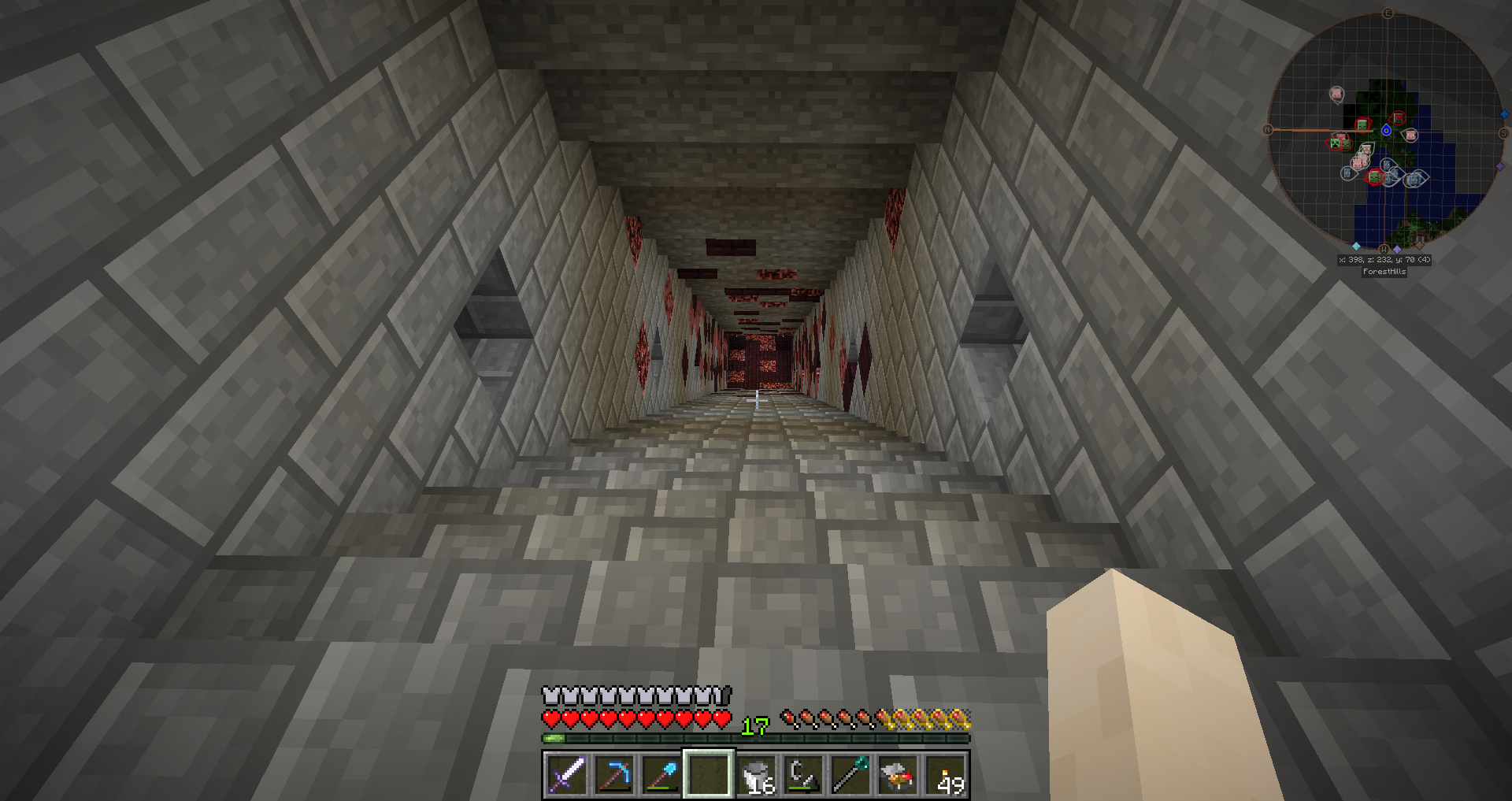The image size is (1512, 801).
Task: Select the diamond shovel hotbar slot
Action: pos(661,774)
